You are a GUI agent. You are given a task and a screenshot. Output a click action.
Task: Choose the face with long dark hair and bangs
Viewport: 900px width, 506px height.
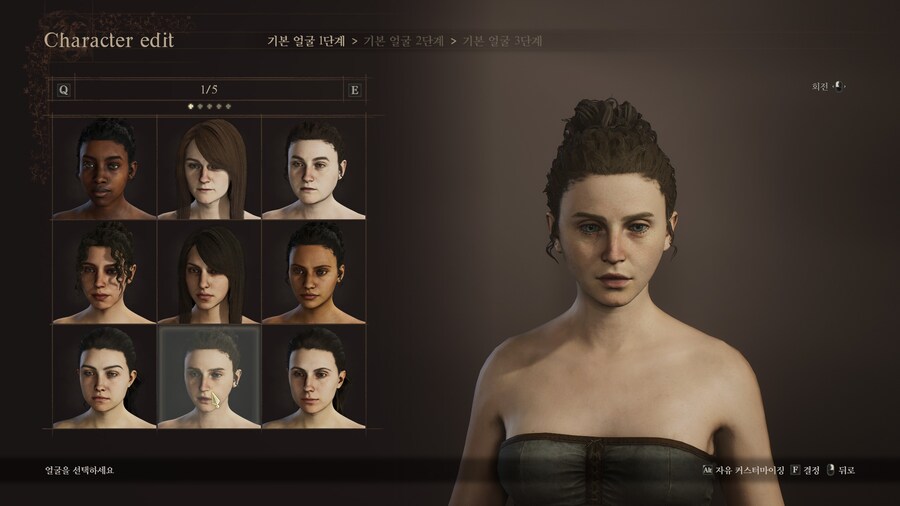coord(209,272)
